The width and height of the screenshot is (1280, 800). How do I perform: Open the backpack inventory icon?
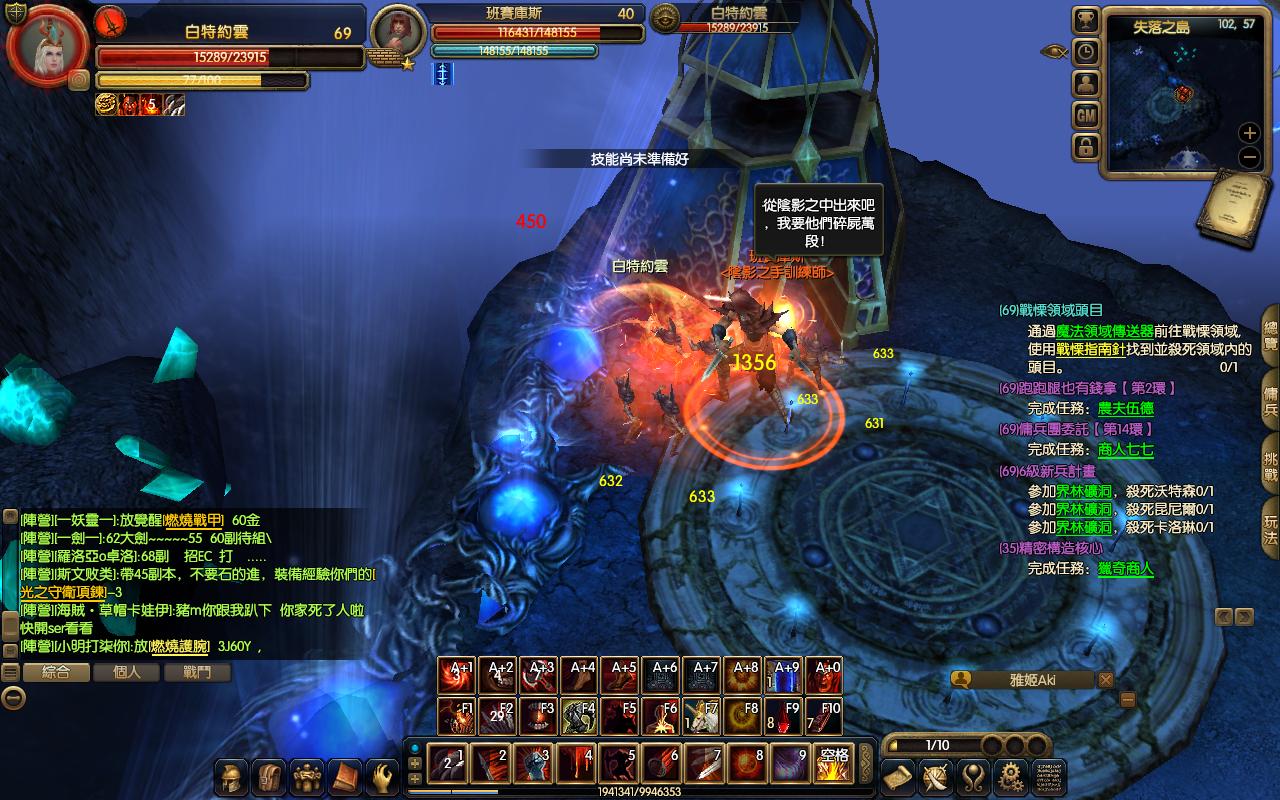coord(270,777)
